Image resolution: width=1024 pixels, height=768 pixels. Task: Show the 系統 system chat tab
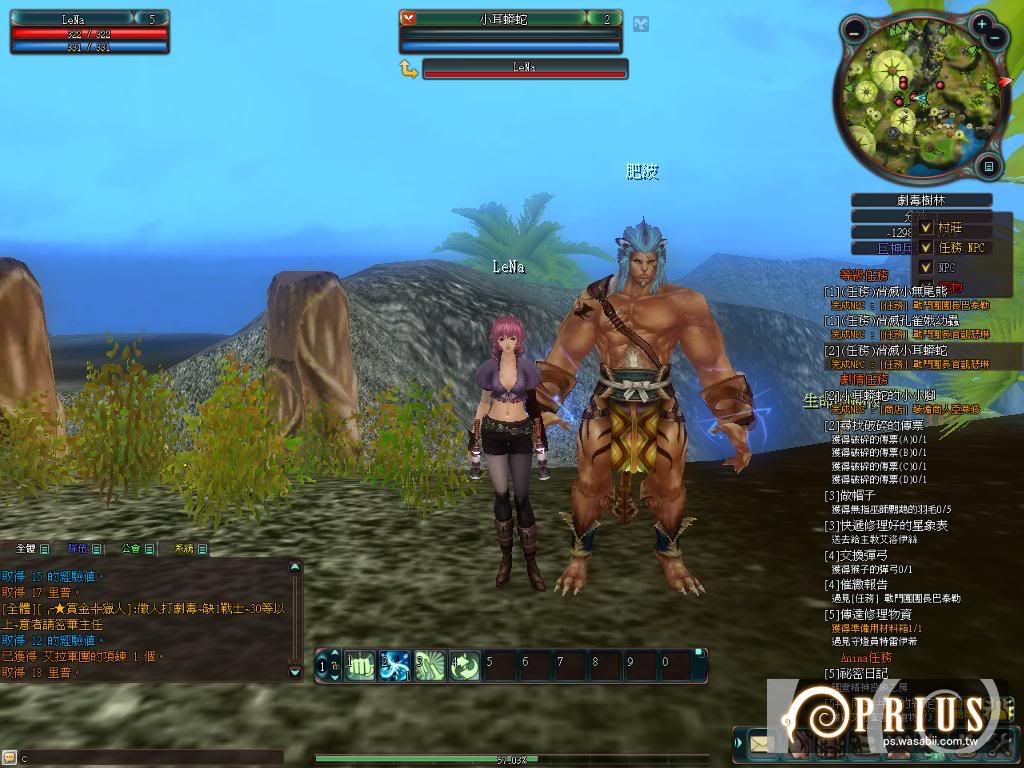[x=185, y=549]
